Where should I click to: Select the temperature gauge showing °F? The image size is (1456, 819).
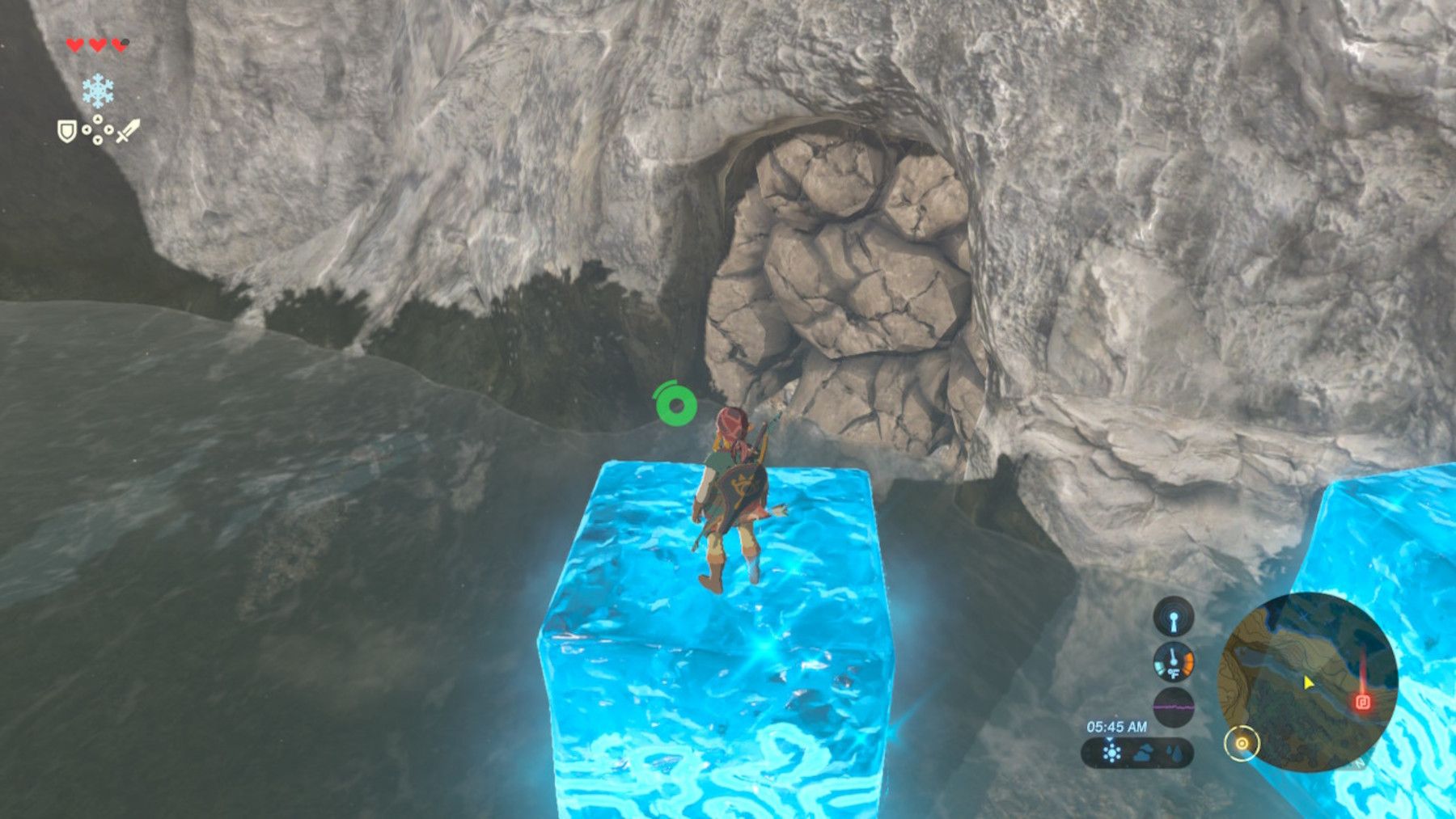point(1174,664)
